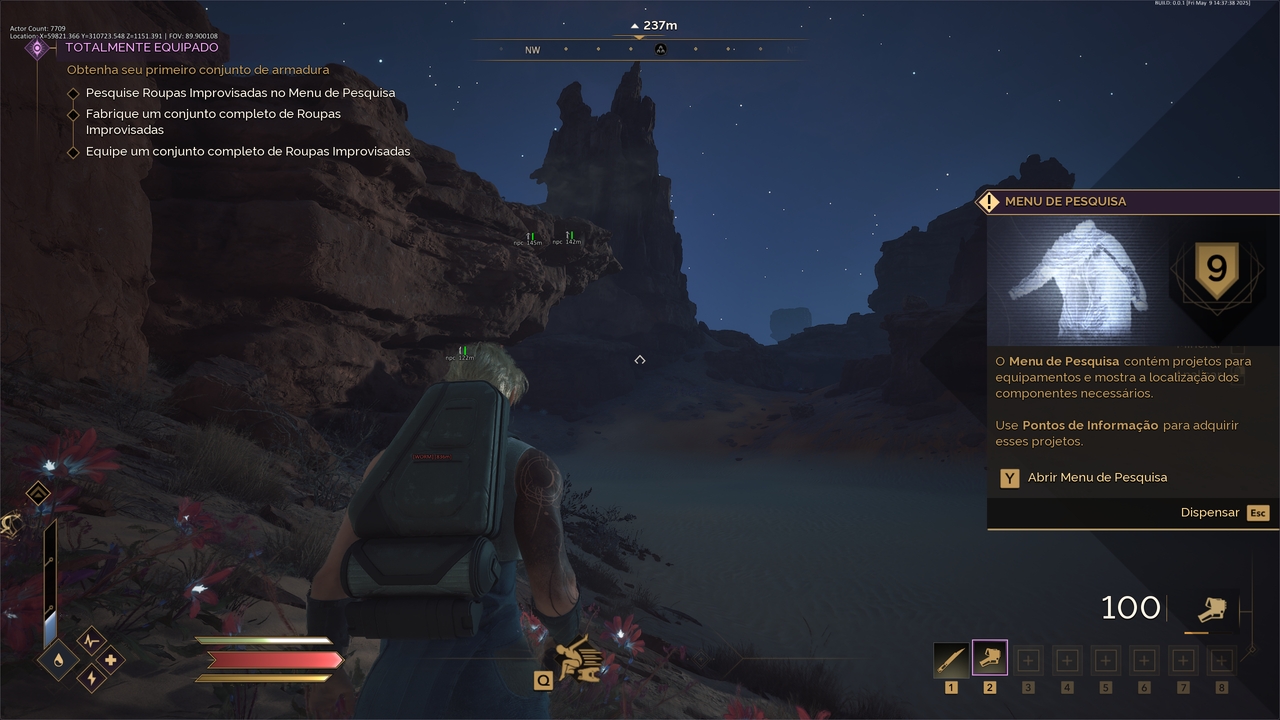Select the lightning bolt stamina icon
Screen dimensions: 1280x720
(x=90, y=677)
